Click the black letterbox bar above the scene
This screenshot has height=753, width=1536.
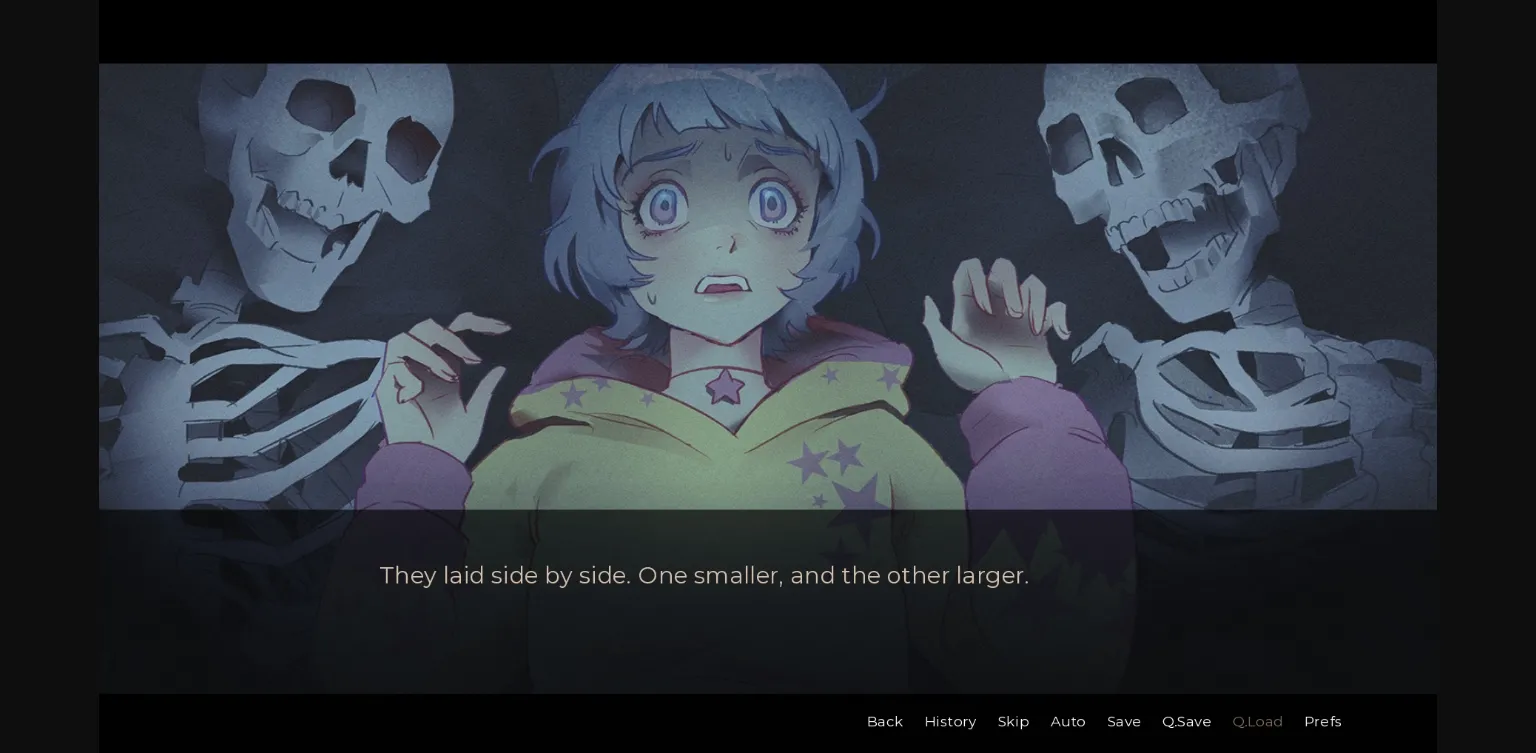768,30
